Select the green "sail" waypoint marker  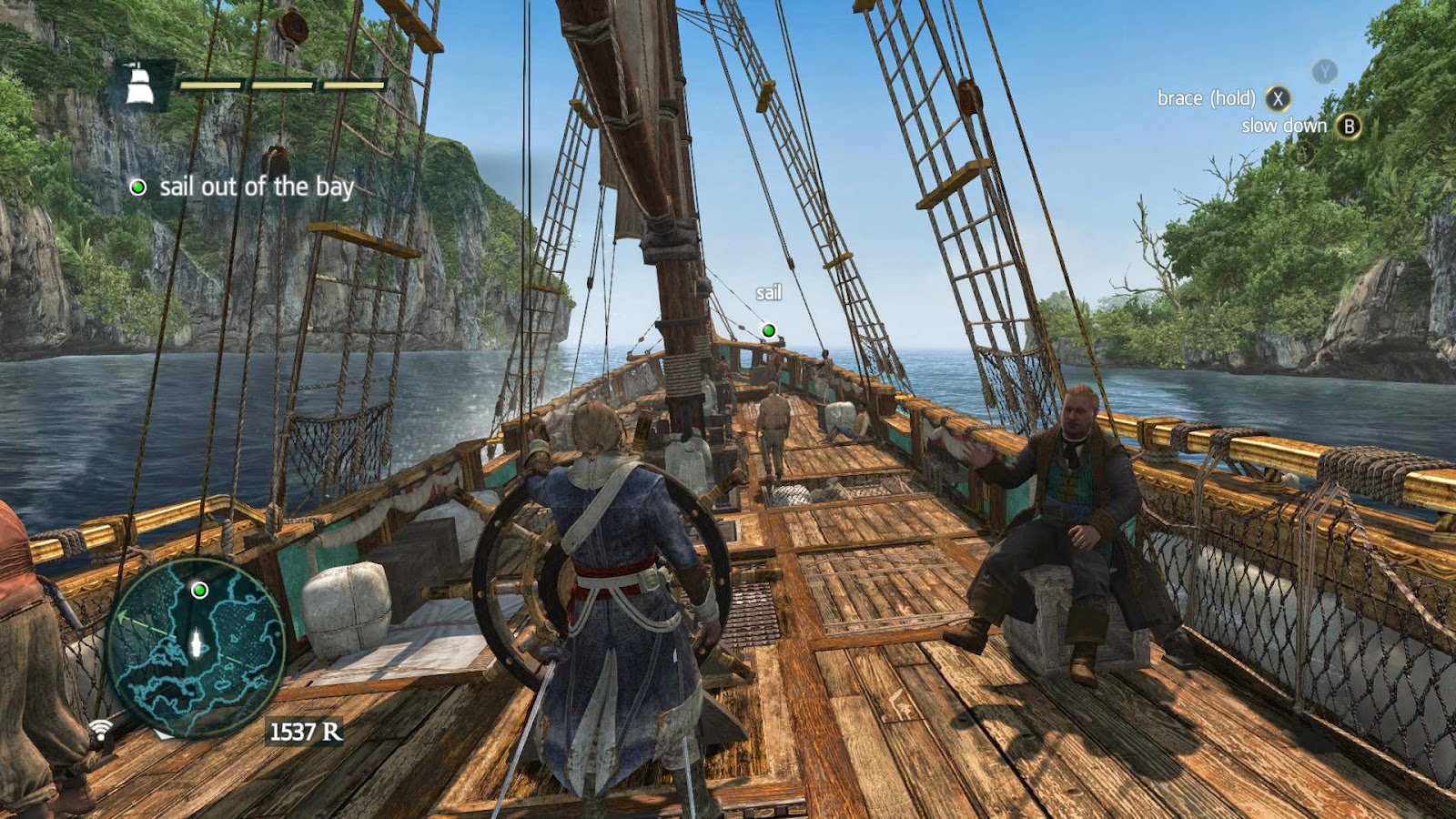tap(769, 330)
